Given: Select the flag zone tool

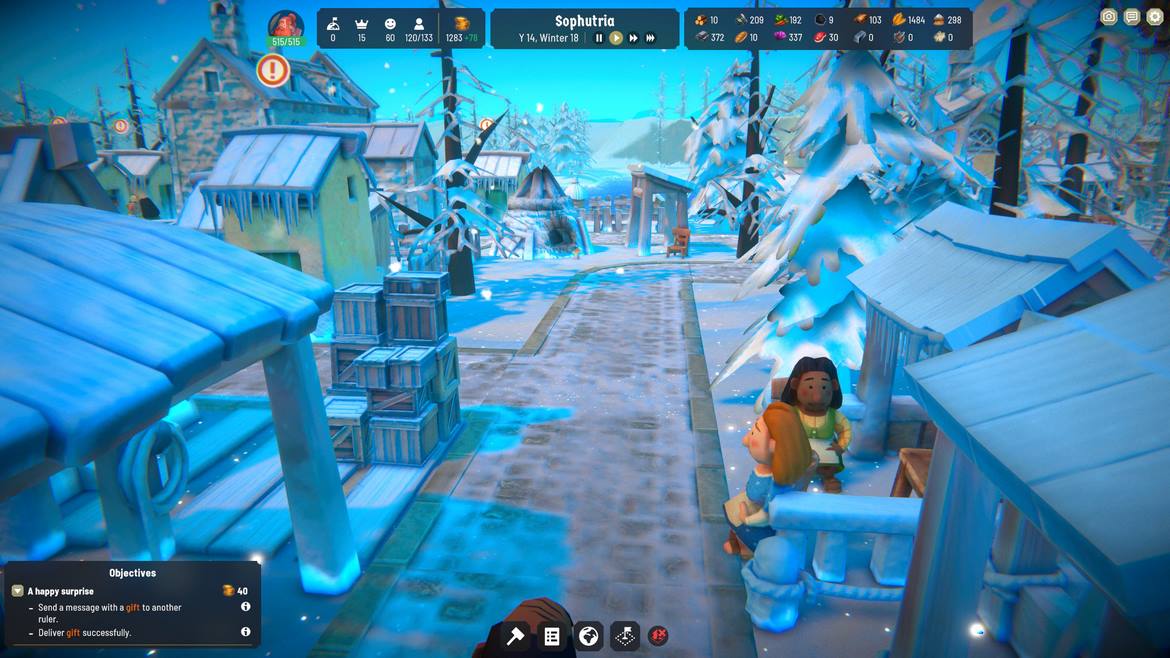Looking at the screenshot, I should pos(625,636).
